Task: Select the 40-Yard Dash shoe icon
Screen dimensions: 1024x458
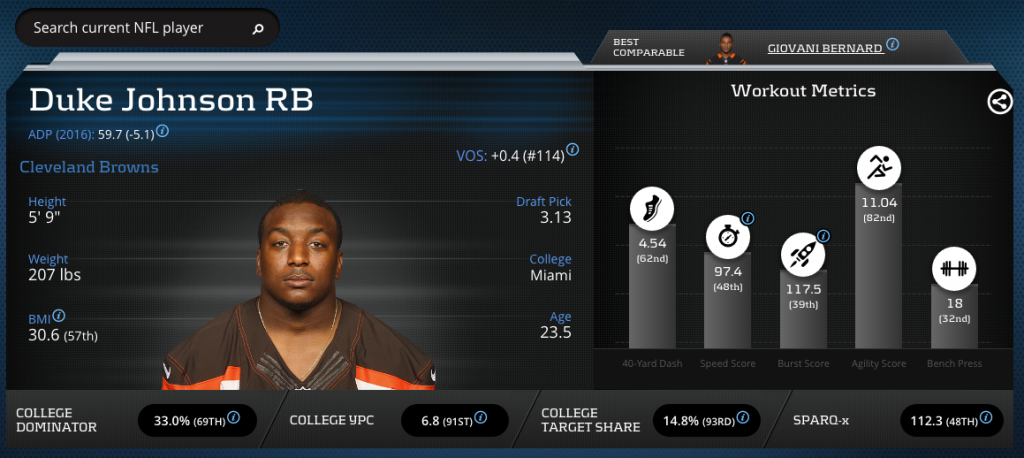Action: pos(651,208)
